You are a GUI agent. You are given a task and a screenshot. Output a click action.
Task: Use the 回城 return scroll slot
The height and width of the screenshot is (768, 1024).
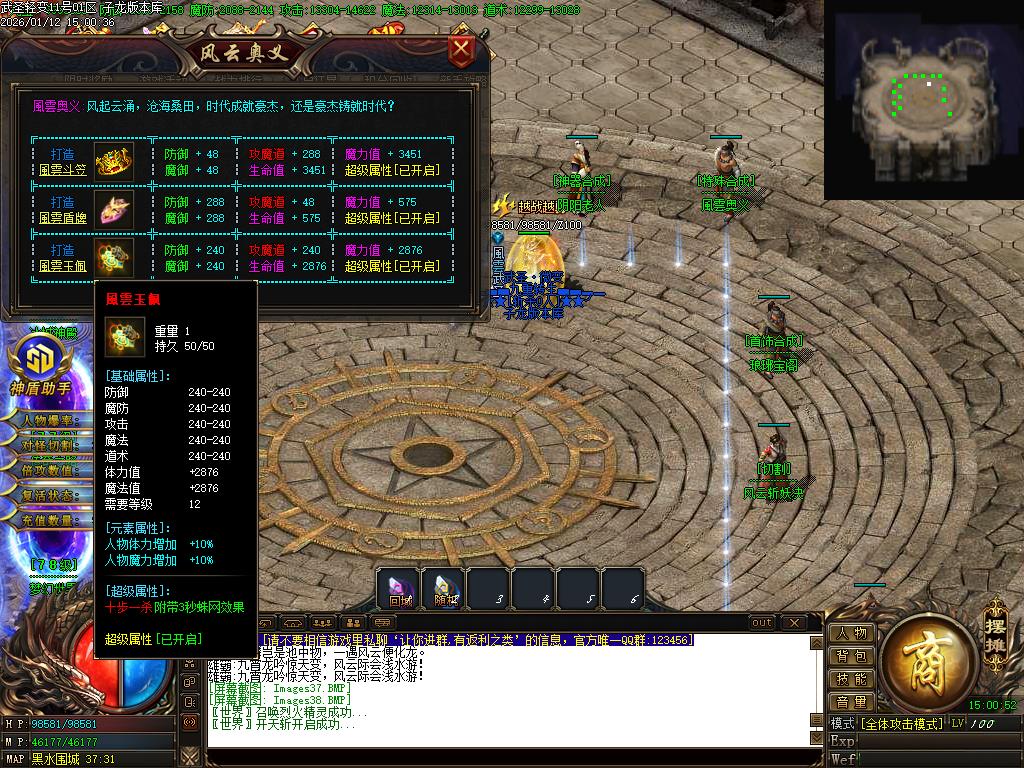tap(399, 589)
